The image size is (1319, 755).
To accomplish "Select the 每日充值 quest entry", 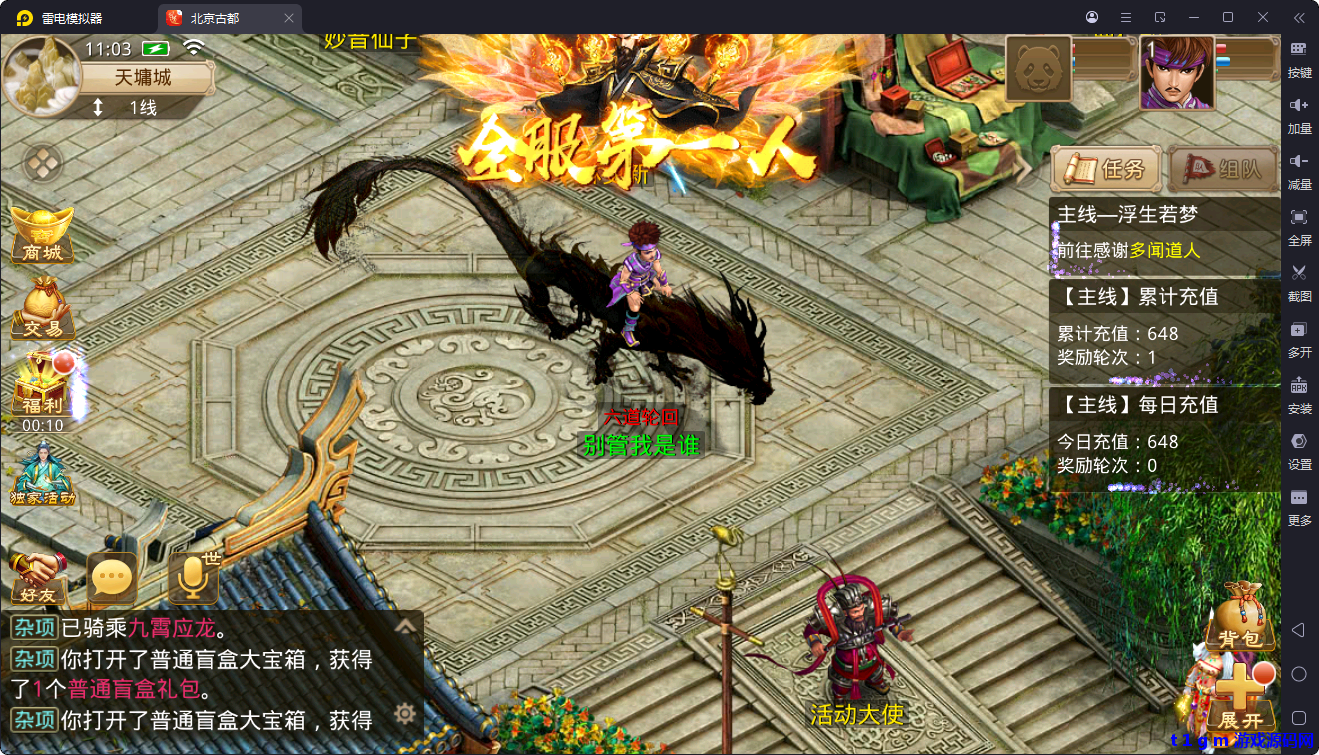I will pos(1164,434).
